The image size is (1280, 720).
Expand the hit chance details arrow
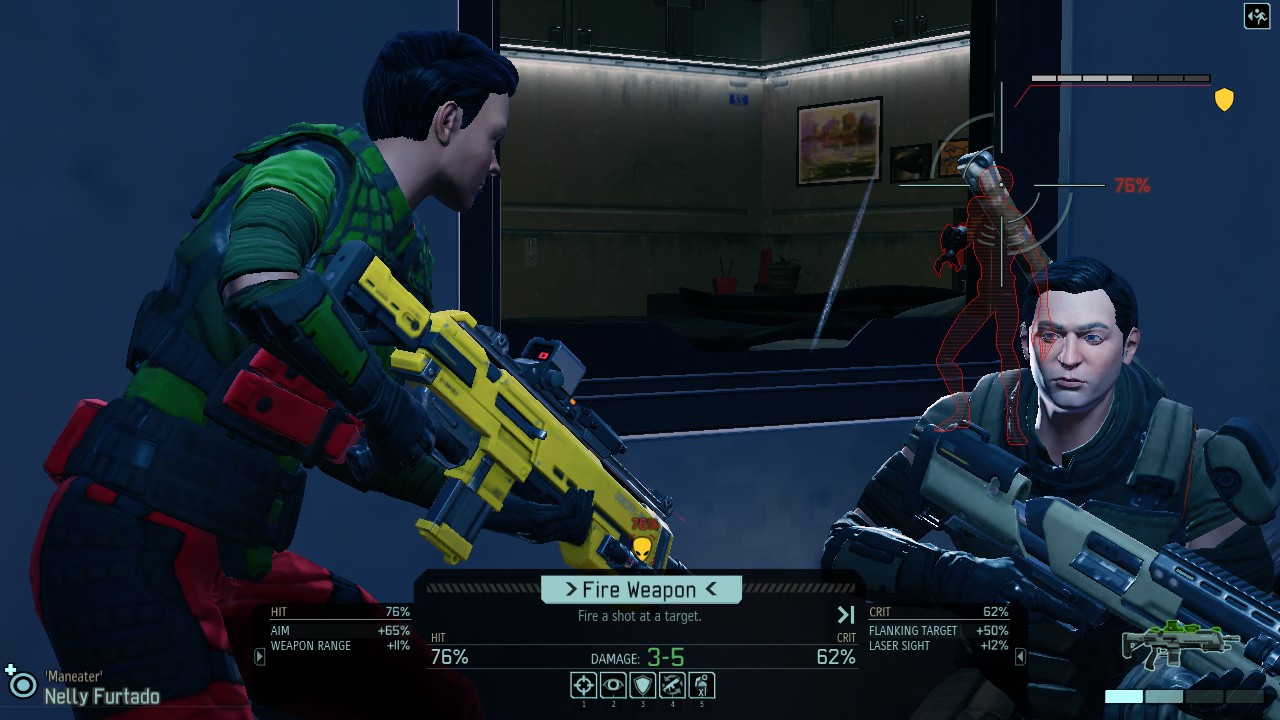[x=260, y=657]
